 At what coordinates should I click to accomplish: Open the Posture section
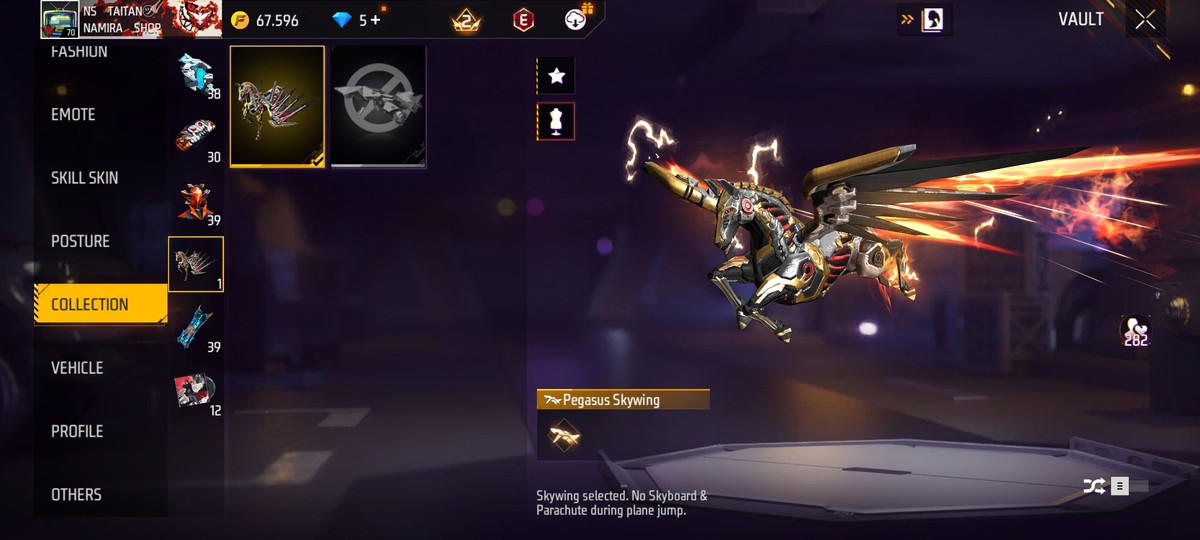[x=81, y=241]
